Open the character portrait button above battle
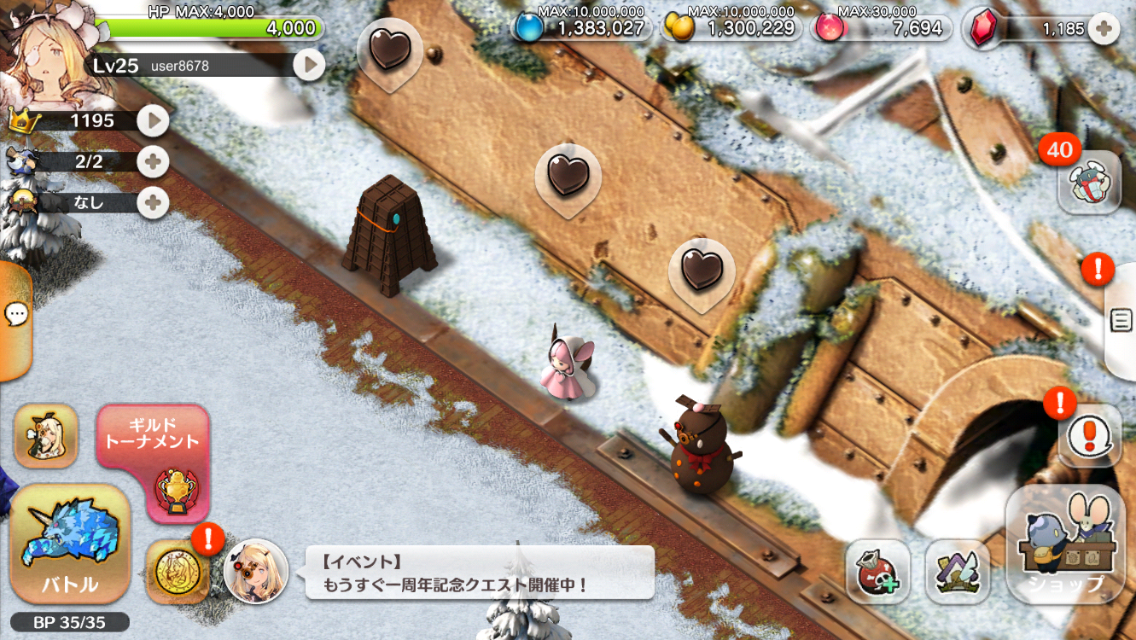Viewport: 1136px width, 640px height. point(46,437)
